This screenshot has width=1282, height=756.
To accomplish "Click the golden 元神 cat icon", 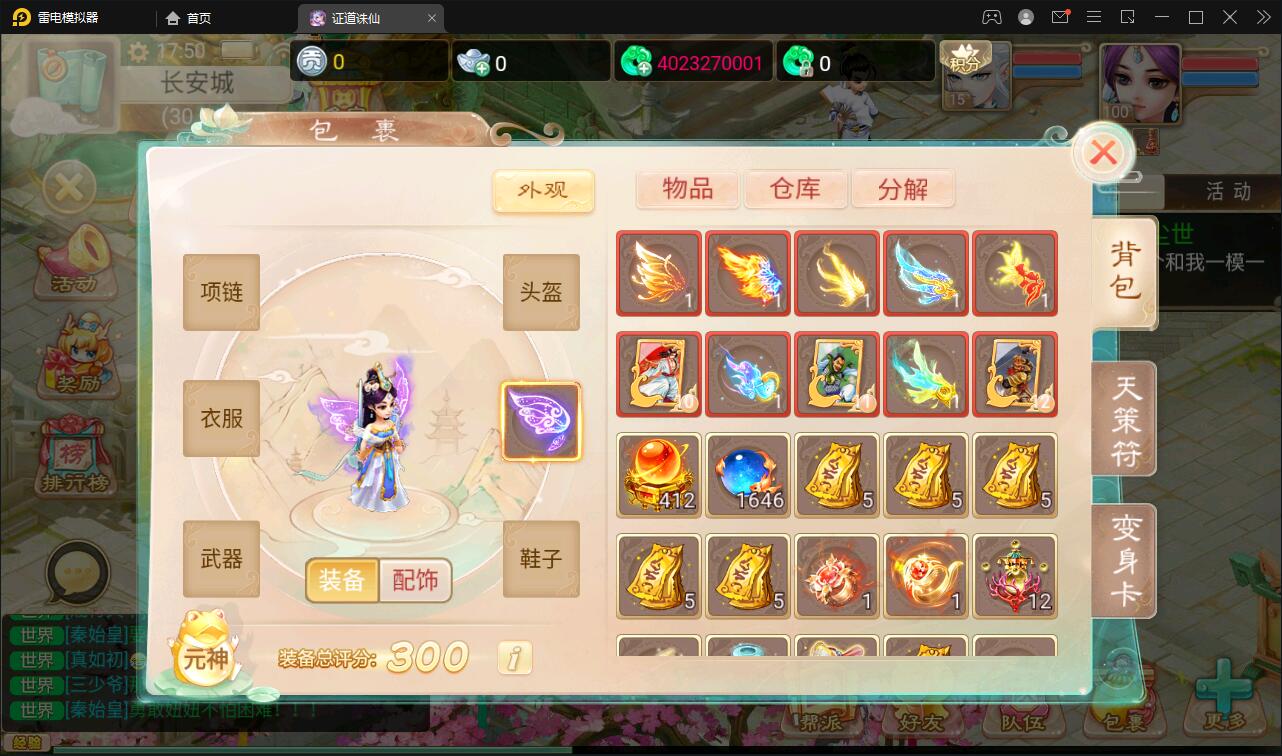I will point(205,650).
